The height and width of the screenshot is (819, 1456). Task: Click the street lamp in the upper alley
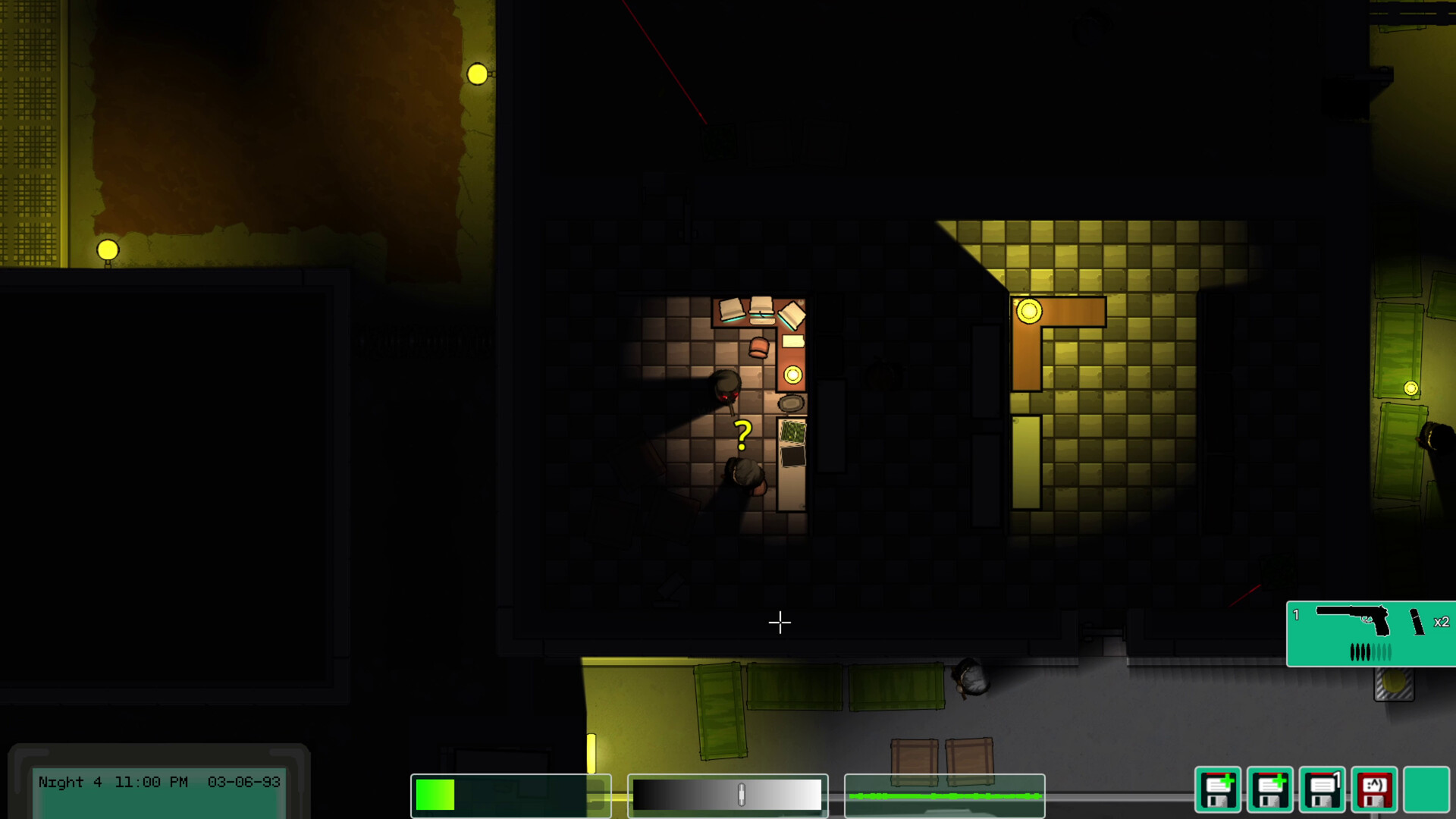(479, 74)
